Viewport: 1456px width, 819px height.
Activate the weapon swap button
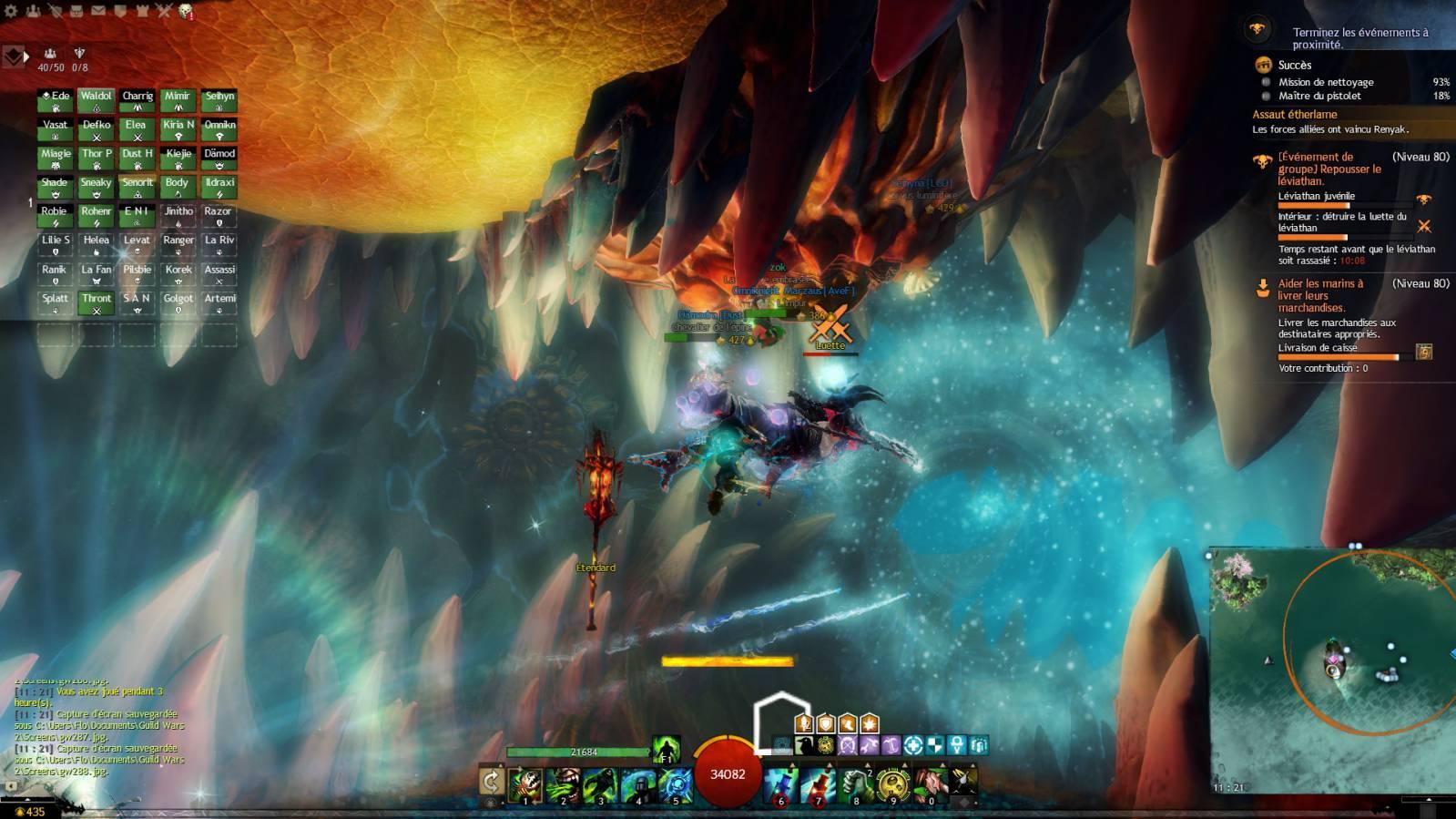pyautogui.click(x=491, y=782)
